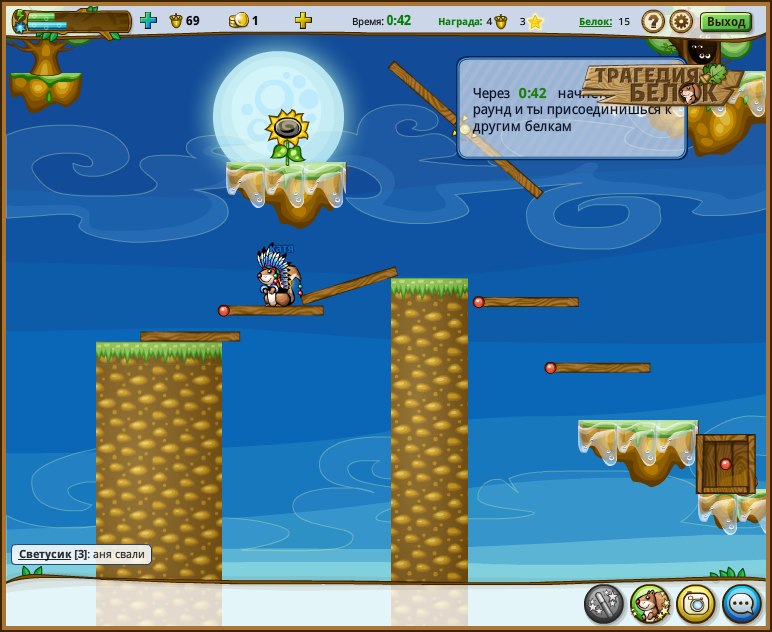
Task: Add energy with the teal plus button
Action: (149, 20)
